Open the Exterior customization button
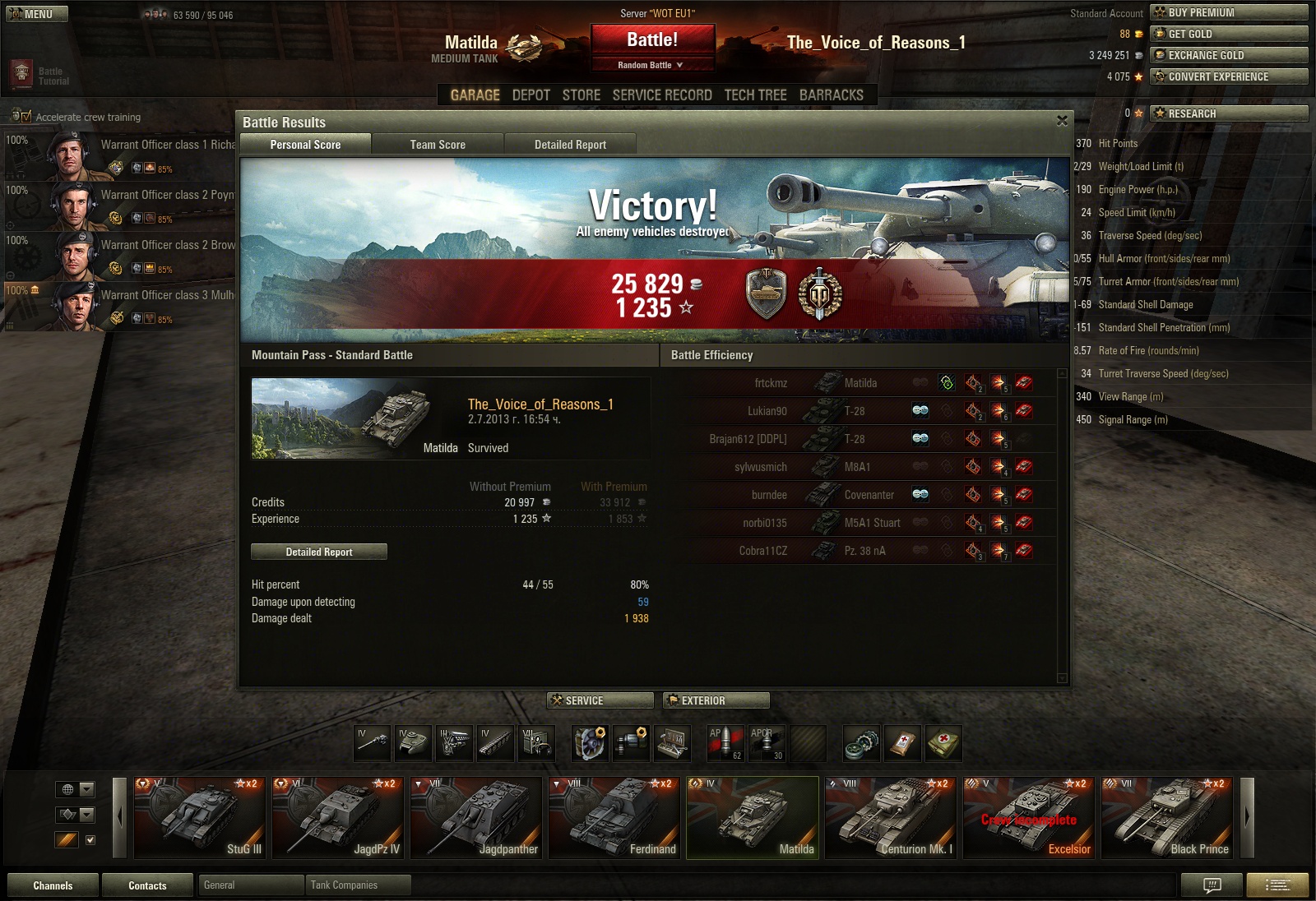Image resolution: width=1316 pixels, height=901 pixels. (716, 700)
